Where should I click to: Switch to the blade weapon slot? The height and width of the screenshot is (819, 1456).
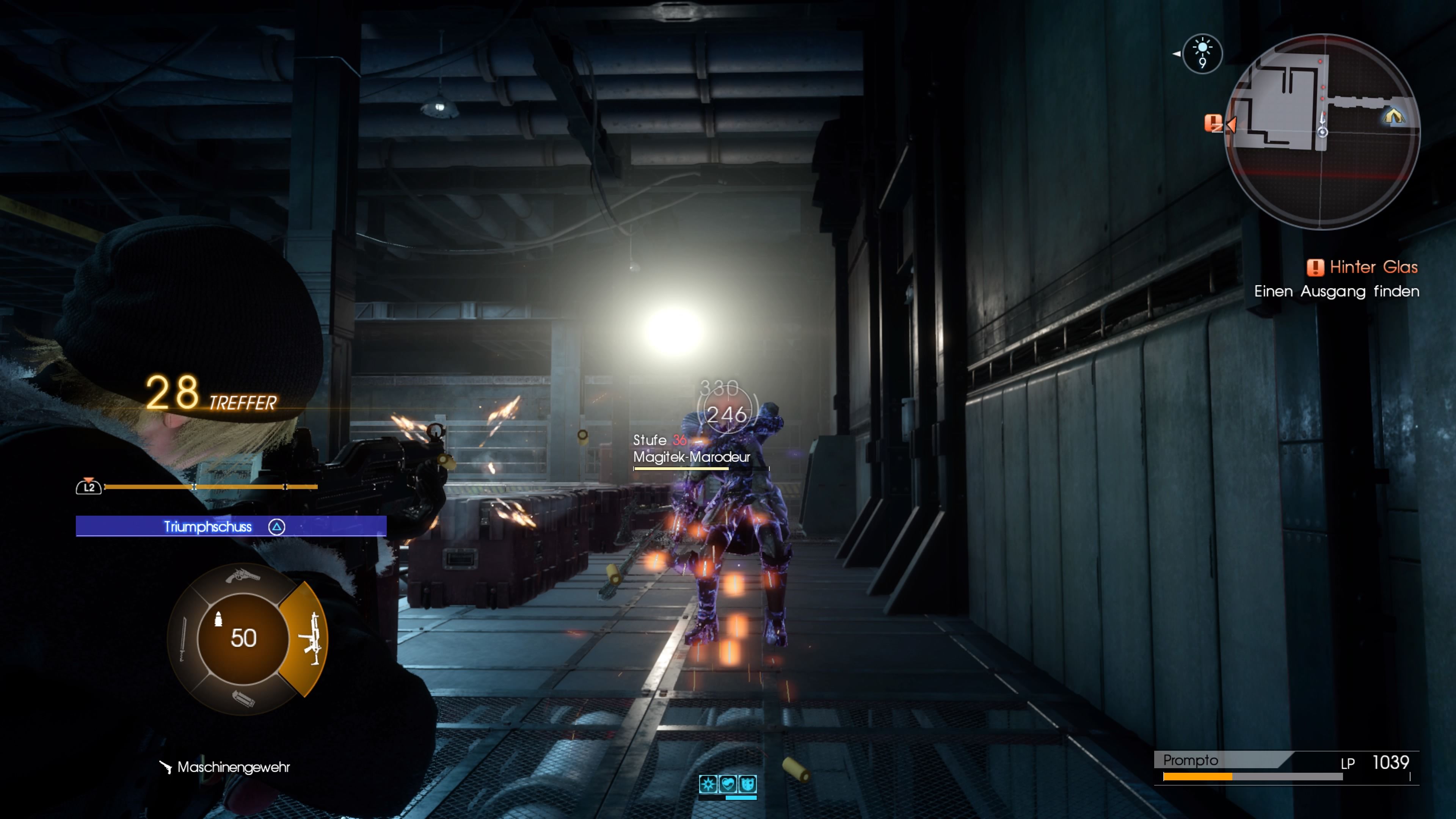[x=182, y=639]
